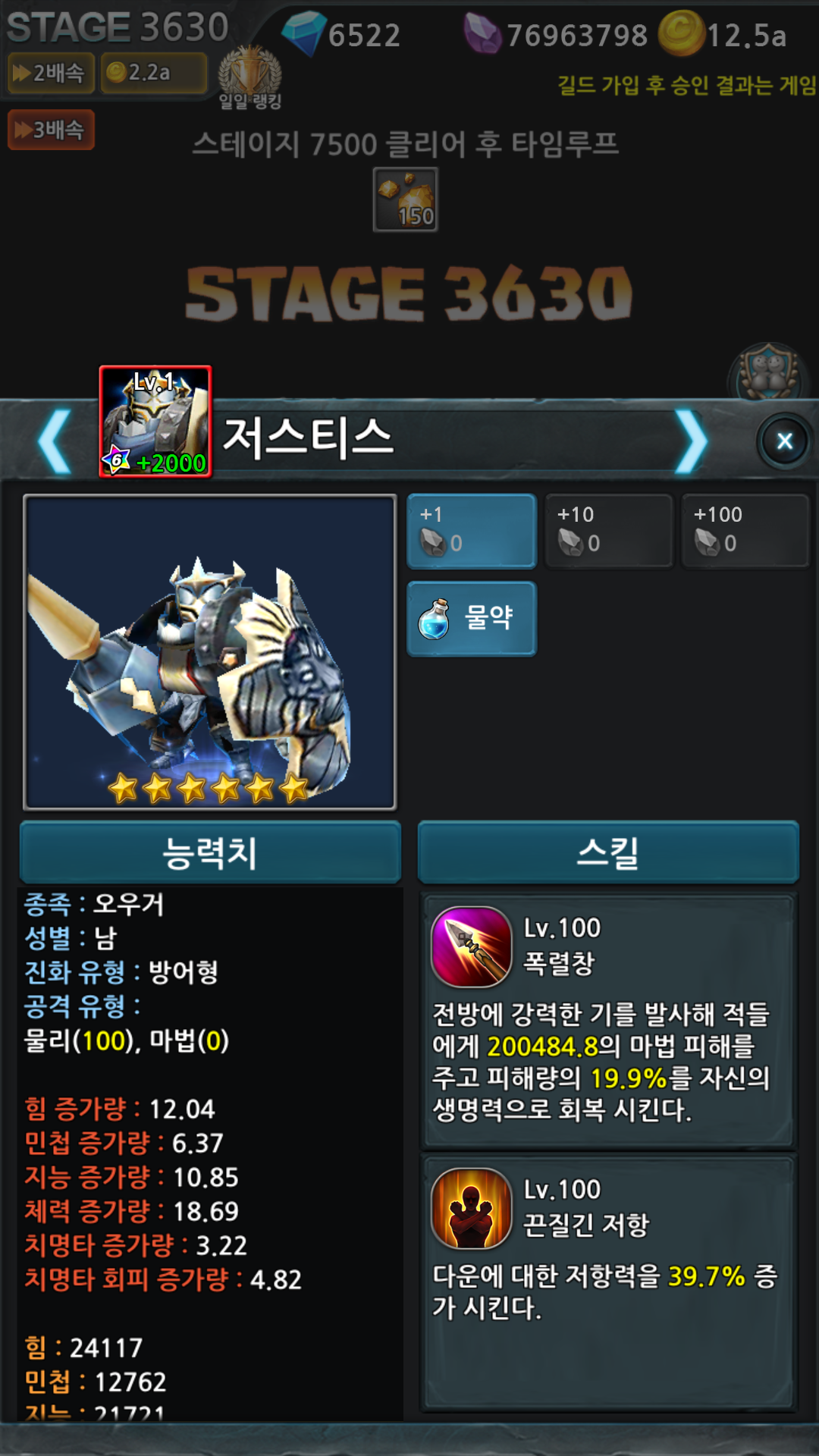Open the 능력치 stats tab

click(x=210, y=852)
